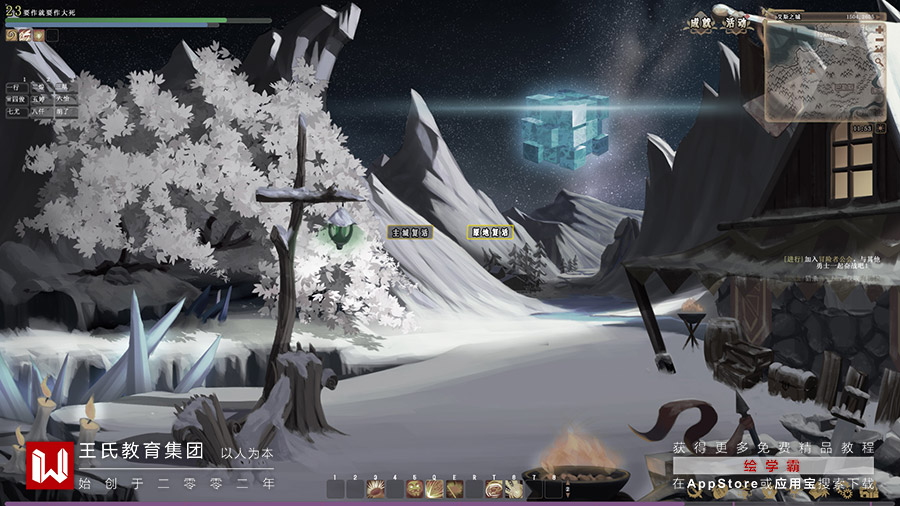Choose the 原地复活 revive in place option
This screenshot has height=506, width=900.
tap(491, 232)
